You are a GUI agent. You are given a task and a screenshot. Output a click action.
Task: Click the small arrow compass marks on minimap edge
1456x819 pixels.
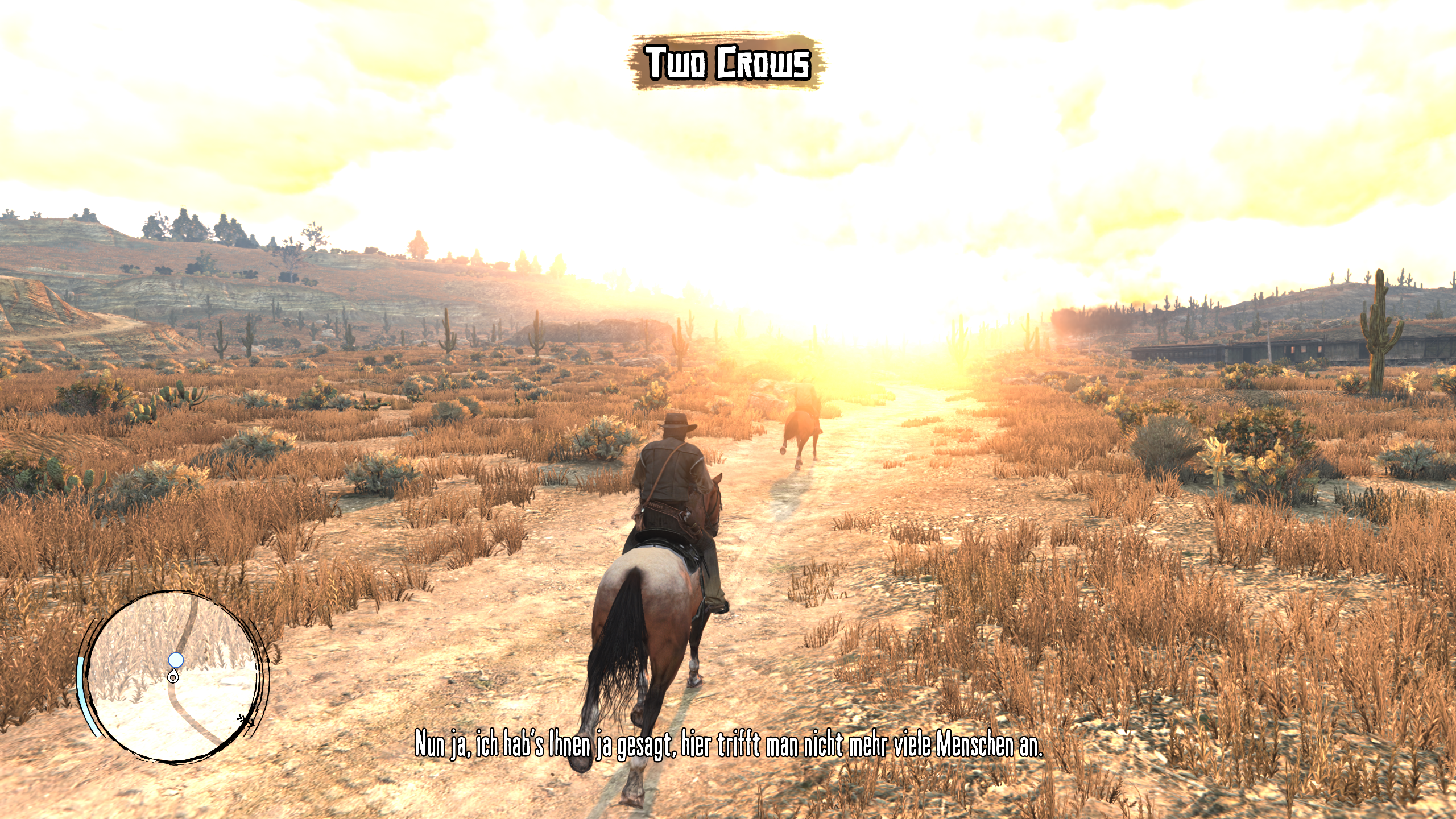245,719
